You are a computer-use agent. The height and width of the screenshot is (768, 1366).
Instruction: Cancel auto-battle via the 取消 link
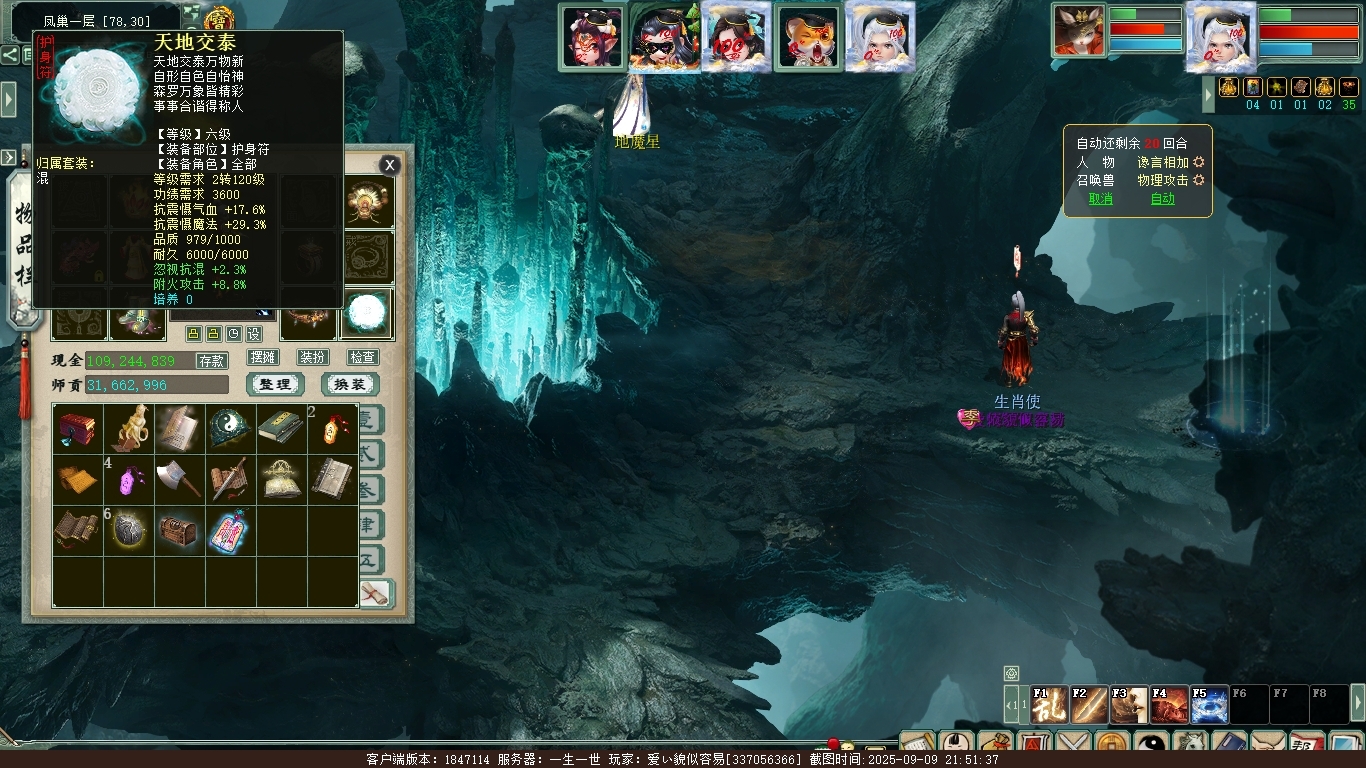(1101, 199)
